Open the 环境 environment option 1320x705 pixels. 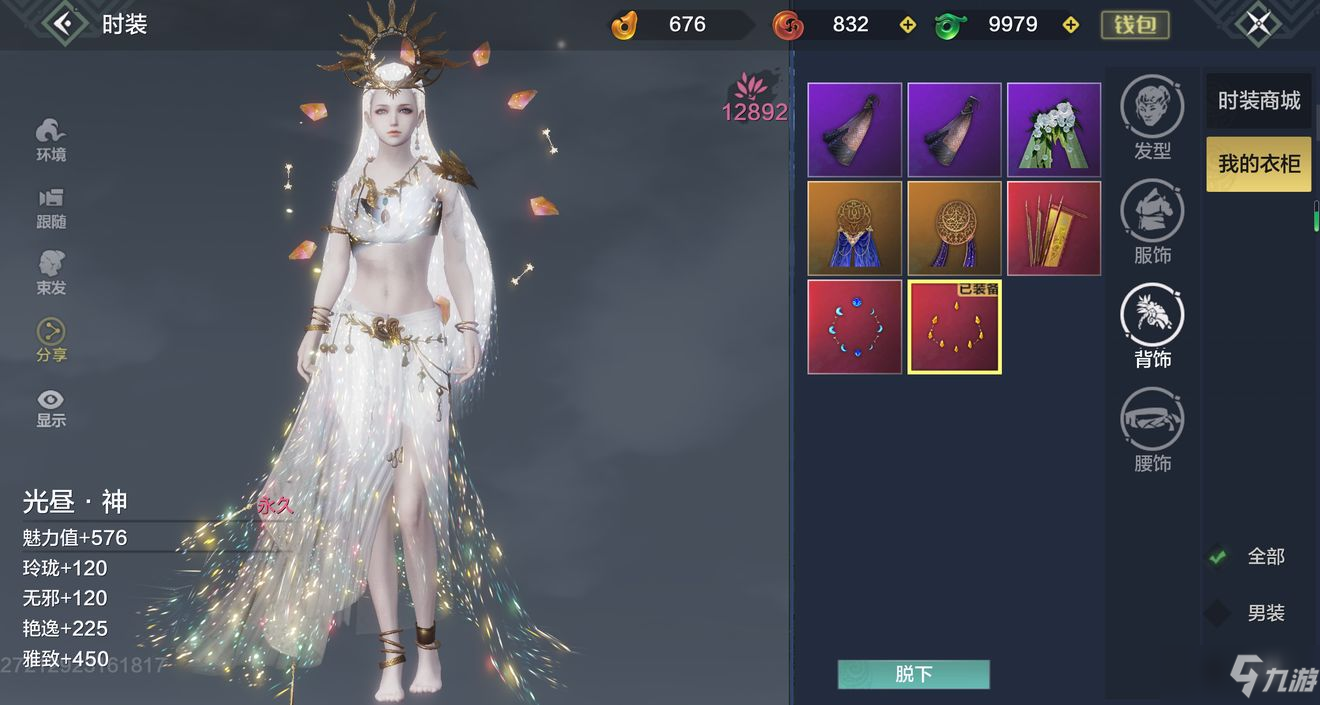pyautogui.click(x=51, y=139)
